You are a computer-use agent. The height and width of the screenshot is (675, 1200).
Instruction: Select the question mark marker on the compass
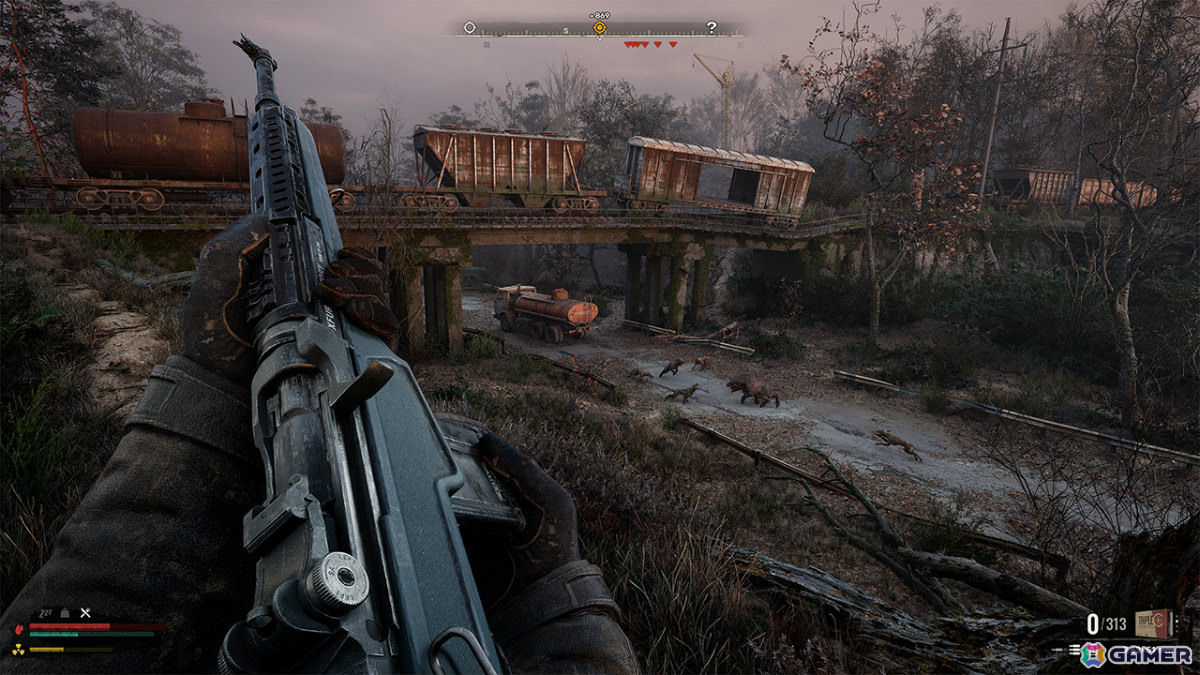click(711, 27)
